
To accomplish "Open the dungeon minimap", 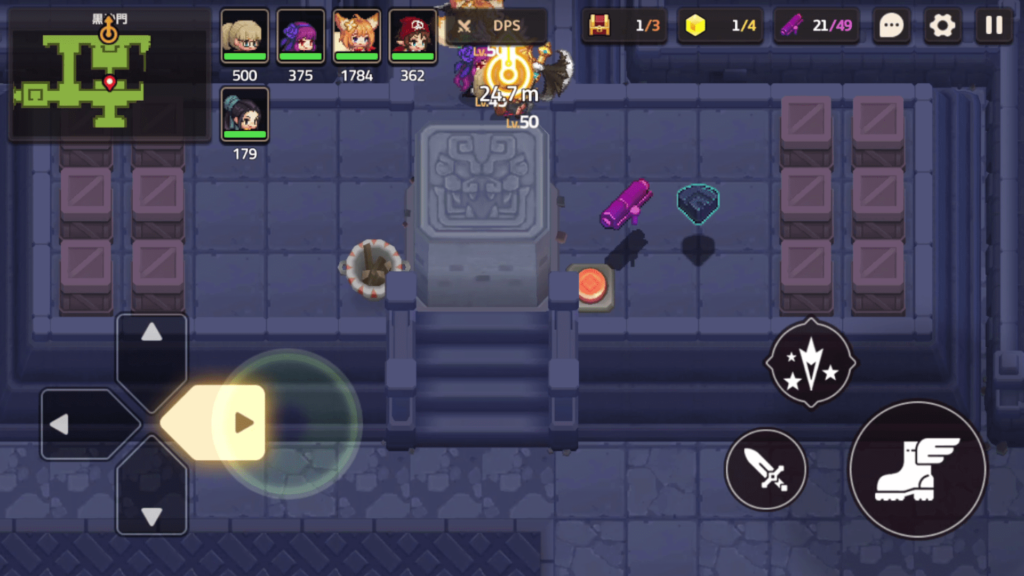I will pos(108,72).
